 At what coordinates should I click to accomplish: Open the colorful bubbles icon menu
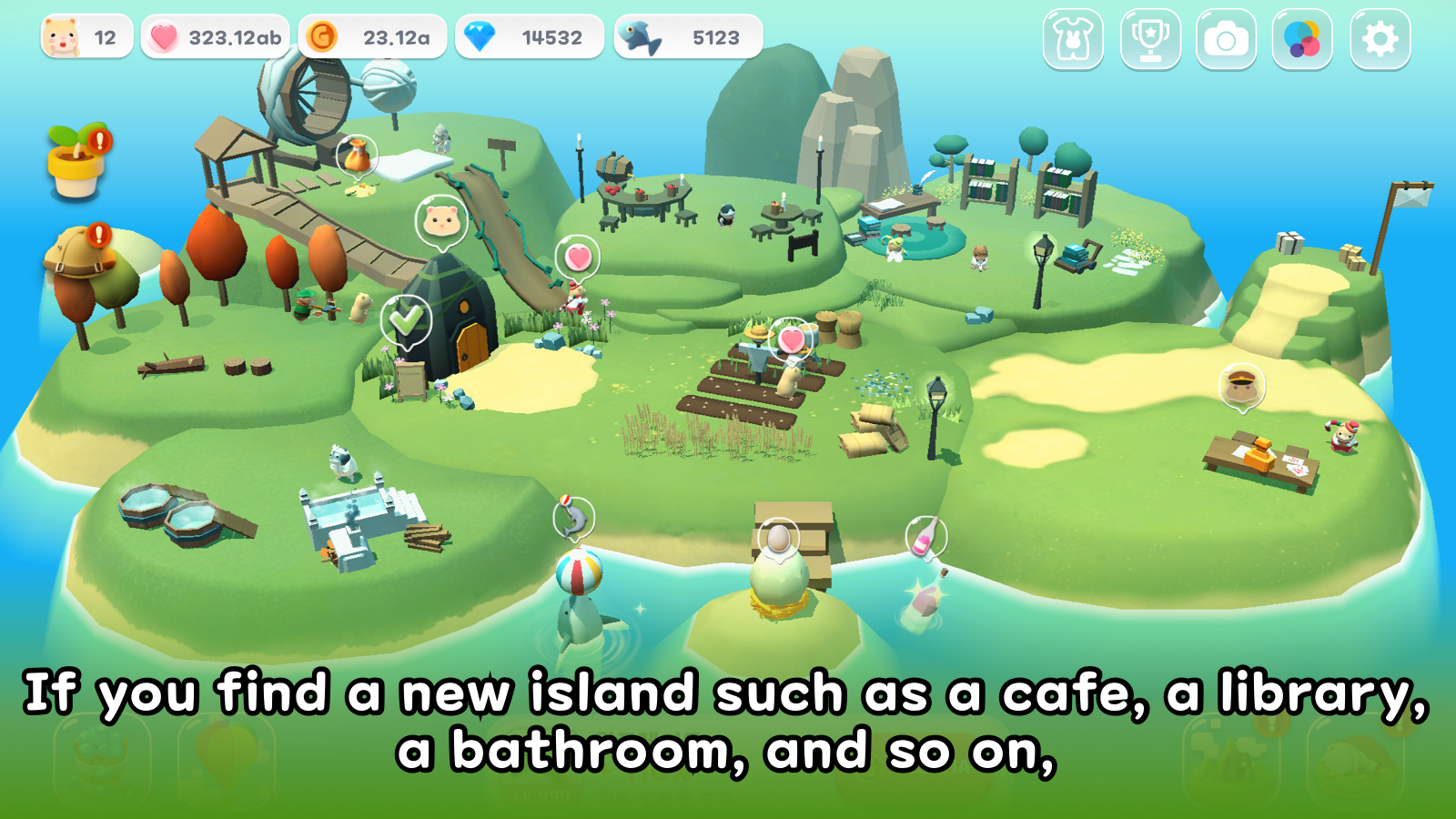(1302, 39)
